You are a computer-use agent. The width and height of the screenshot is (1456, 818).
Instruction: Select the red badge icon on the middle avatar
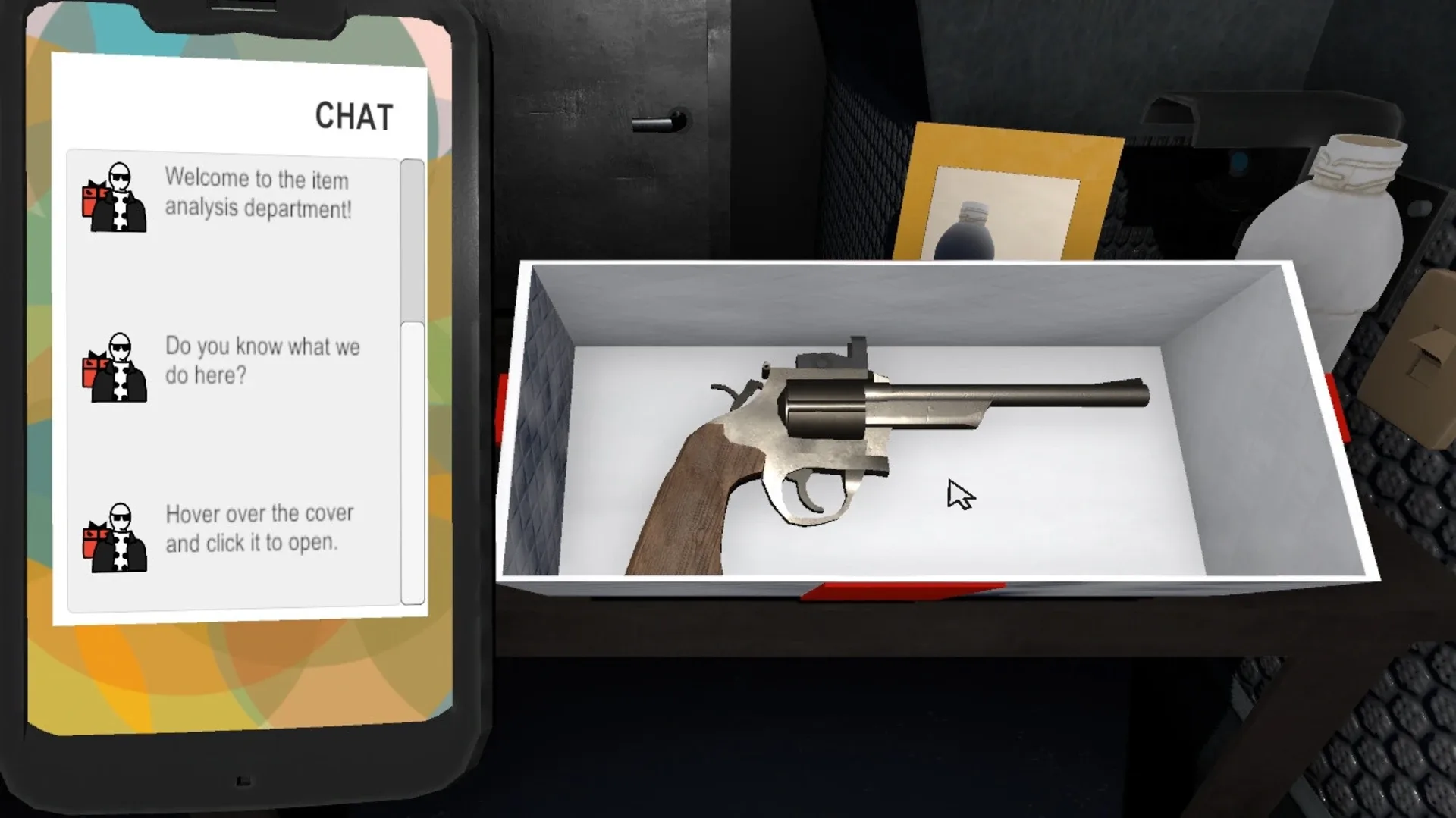89,371
